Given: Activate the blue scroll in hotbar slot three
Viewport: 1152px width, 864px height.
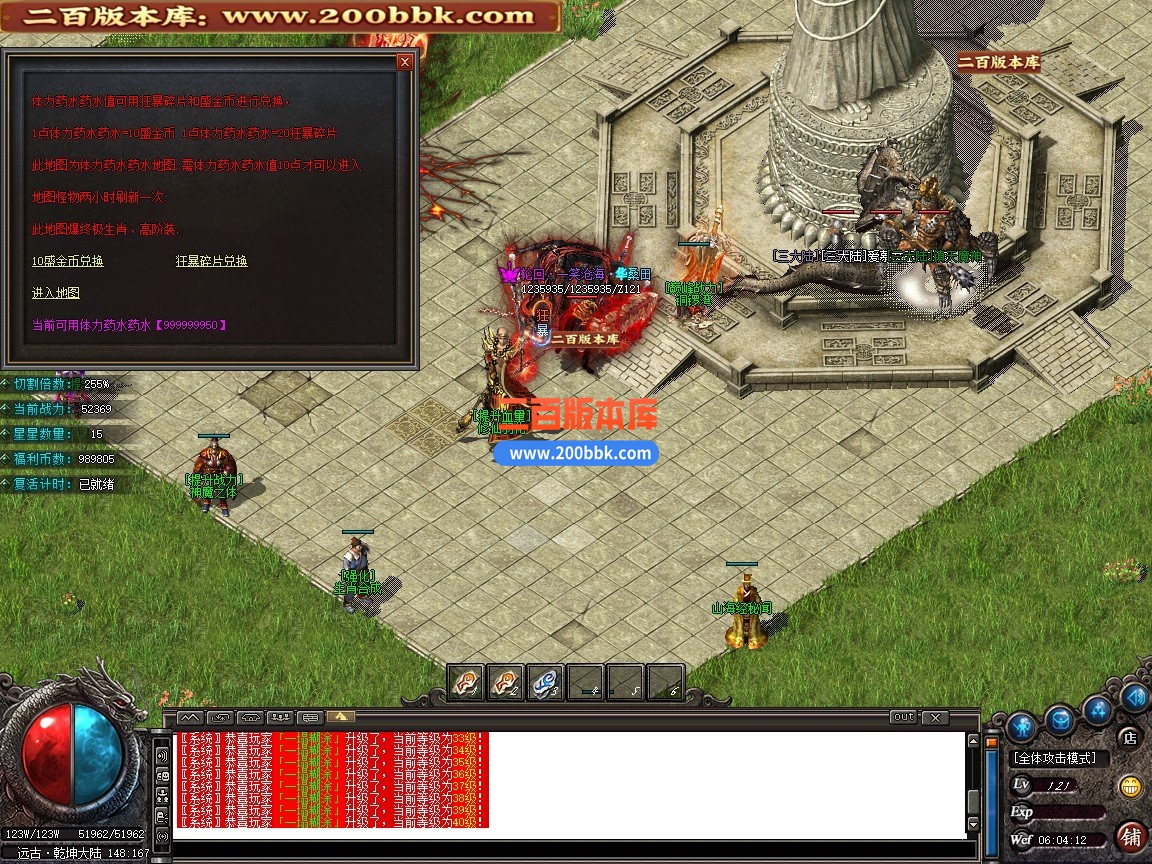Looking at the screenshot, I should click(546, 682).
